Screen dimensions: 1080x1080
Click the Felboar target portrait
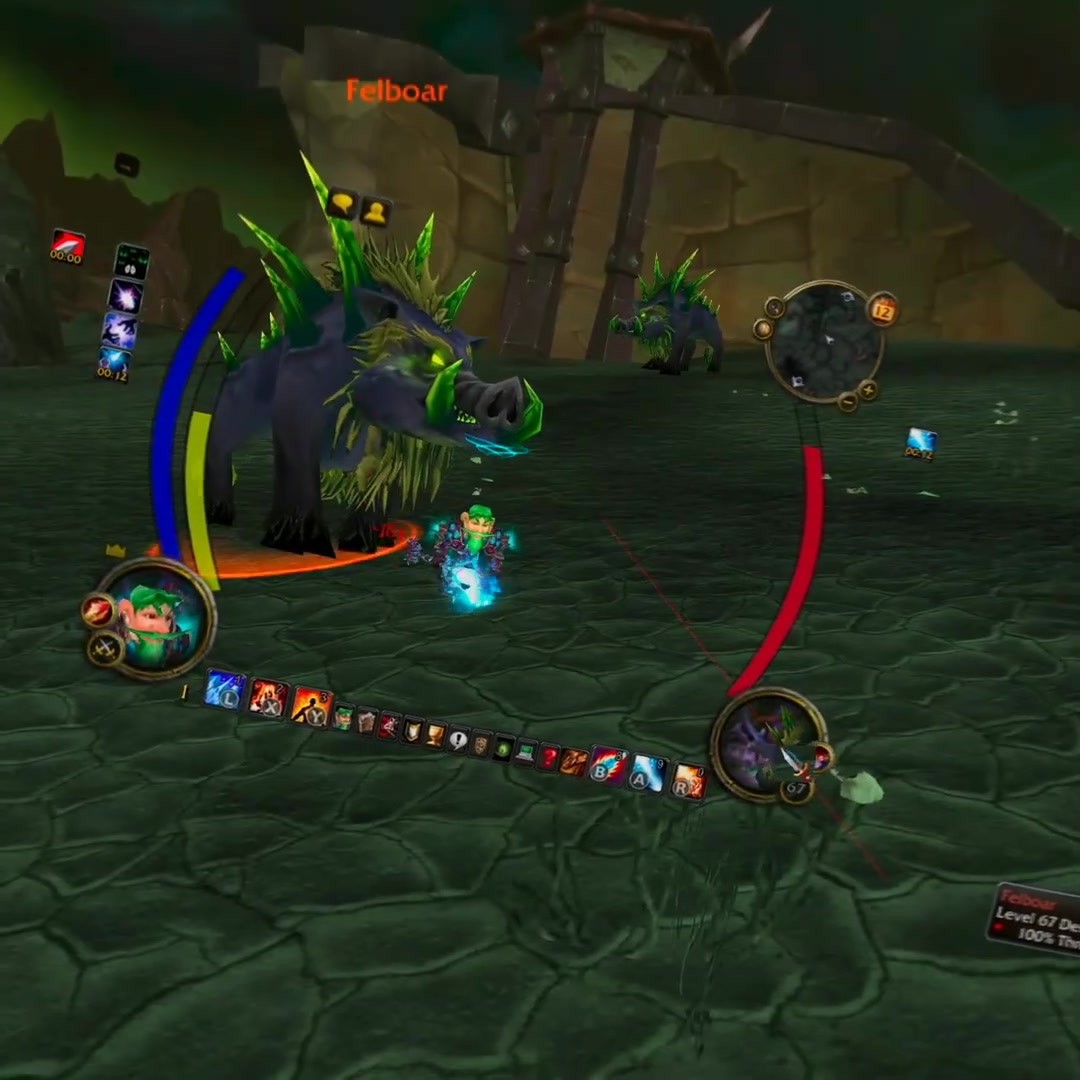(x=768, y=743)
